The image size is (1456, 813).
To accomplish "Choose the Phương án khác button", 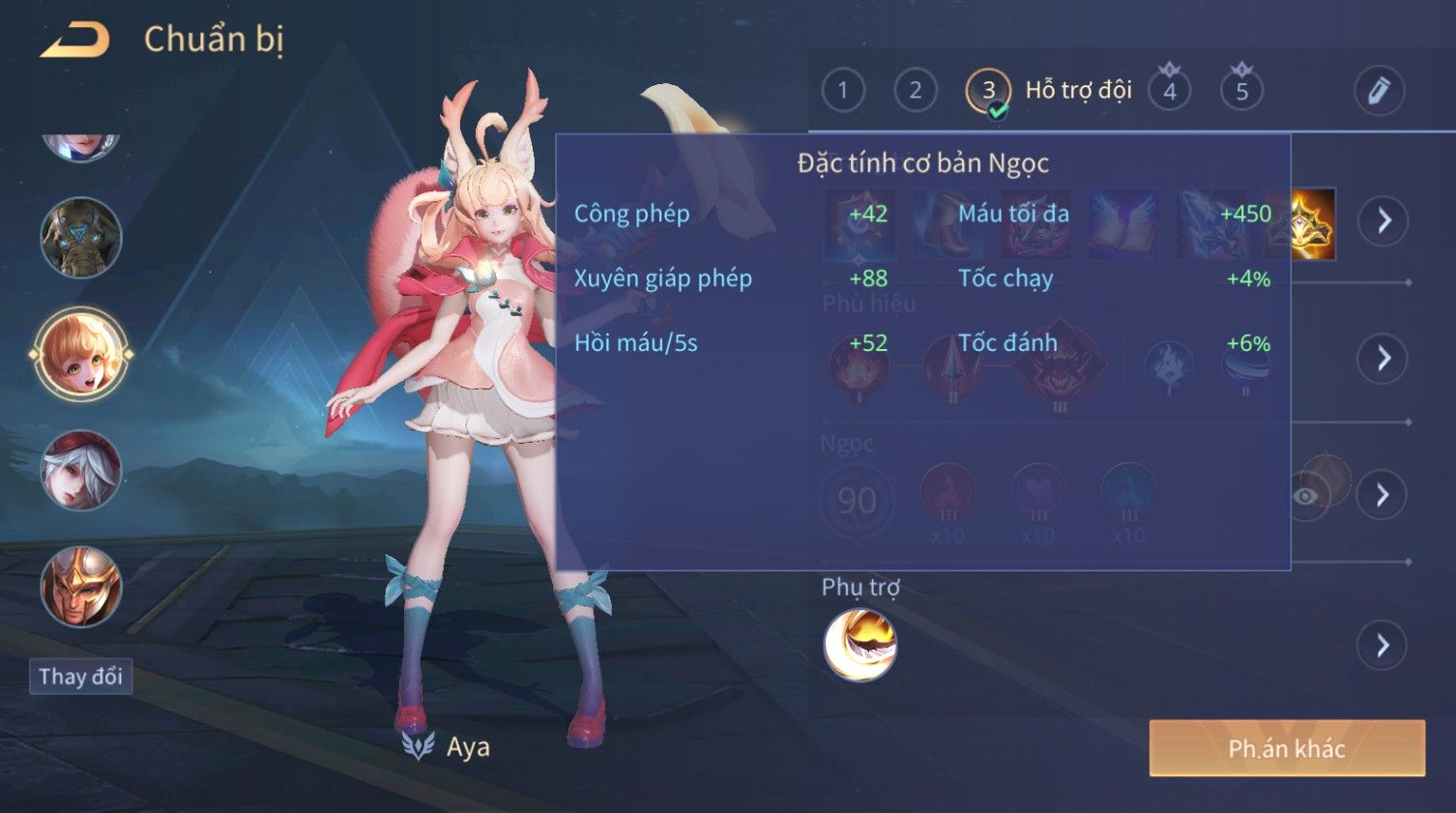I will pyautogui.click(x=1287, y=748).
